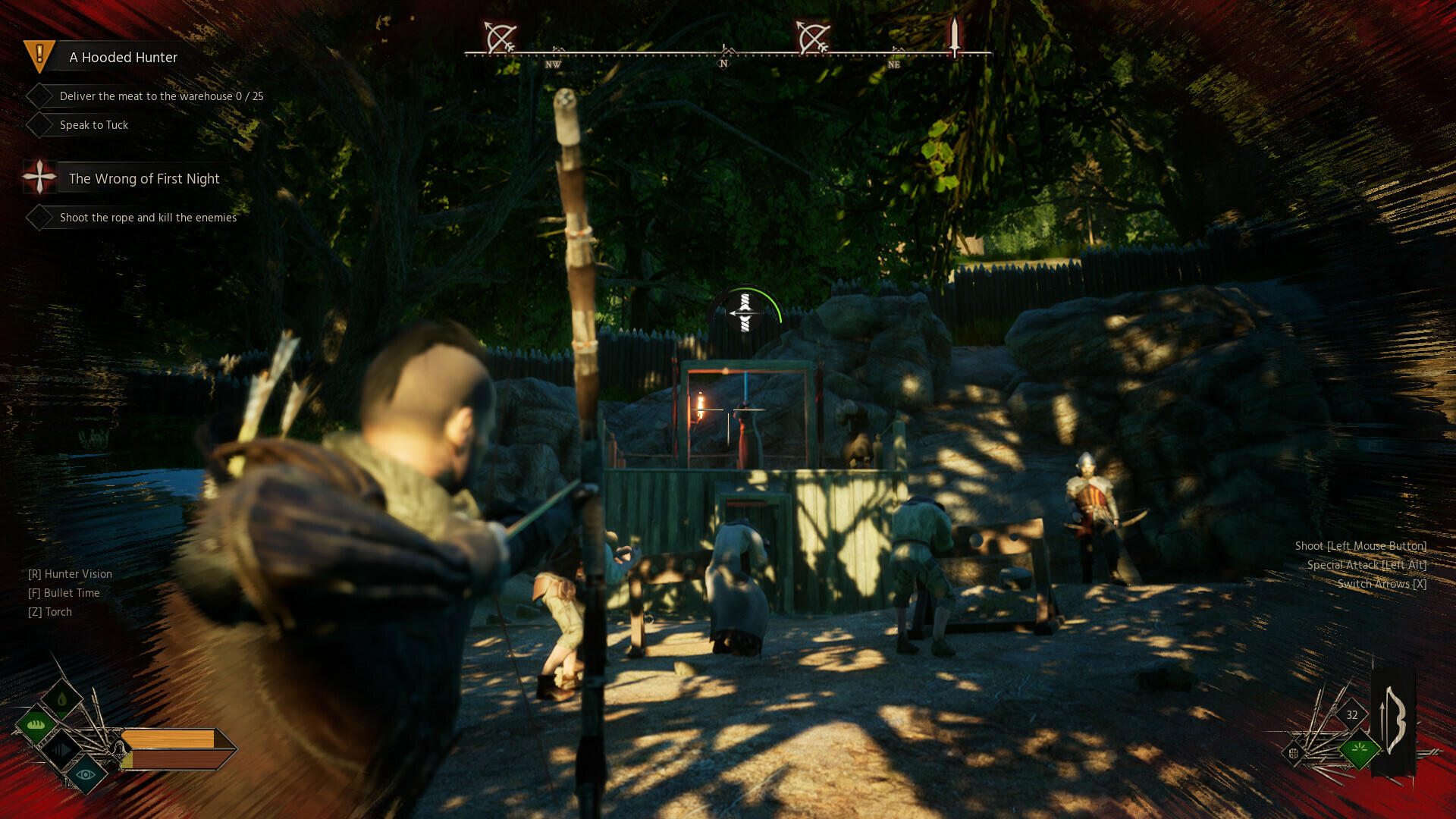Open the eye perception status icon
This screenshot has width=1456, height=819.
(84, 775)
